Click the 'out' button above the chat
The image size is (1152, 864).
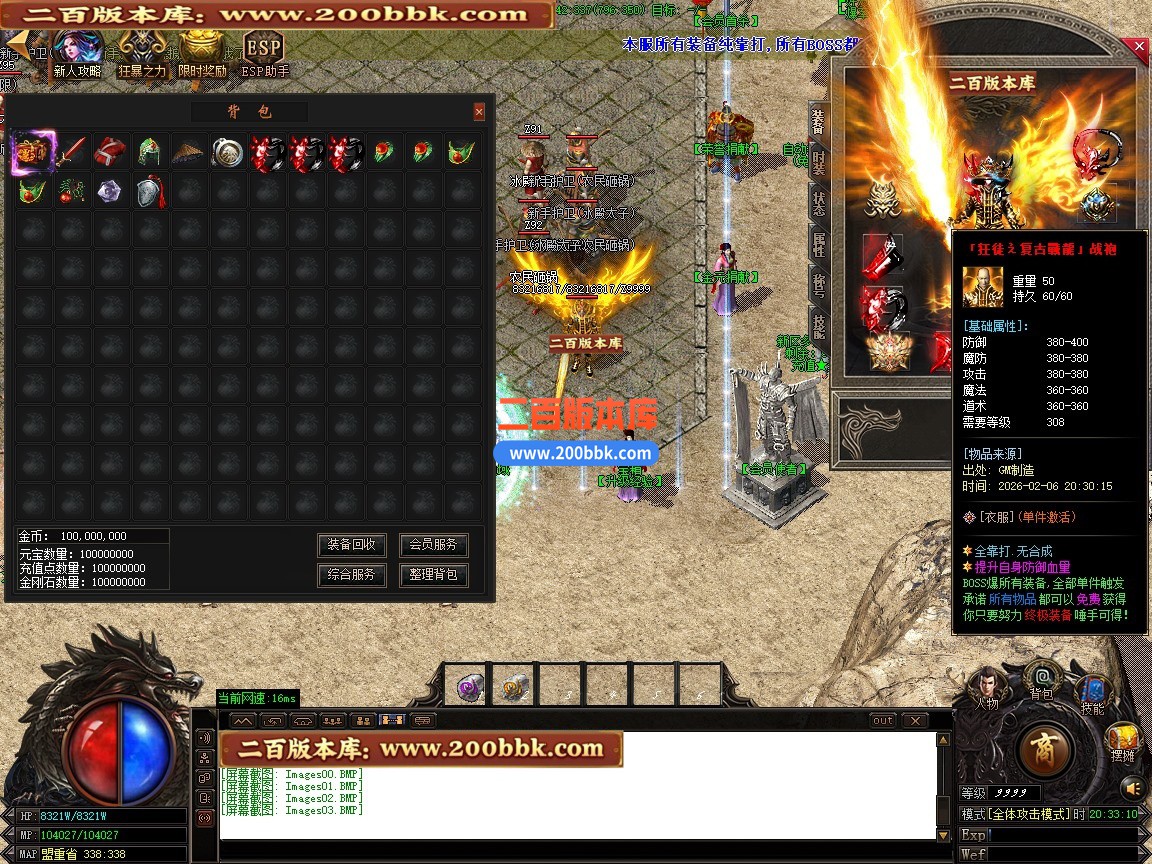coord(883,720)
